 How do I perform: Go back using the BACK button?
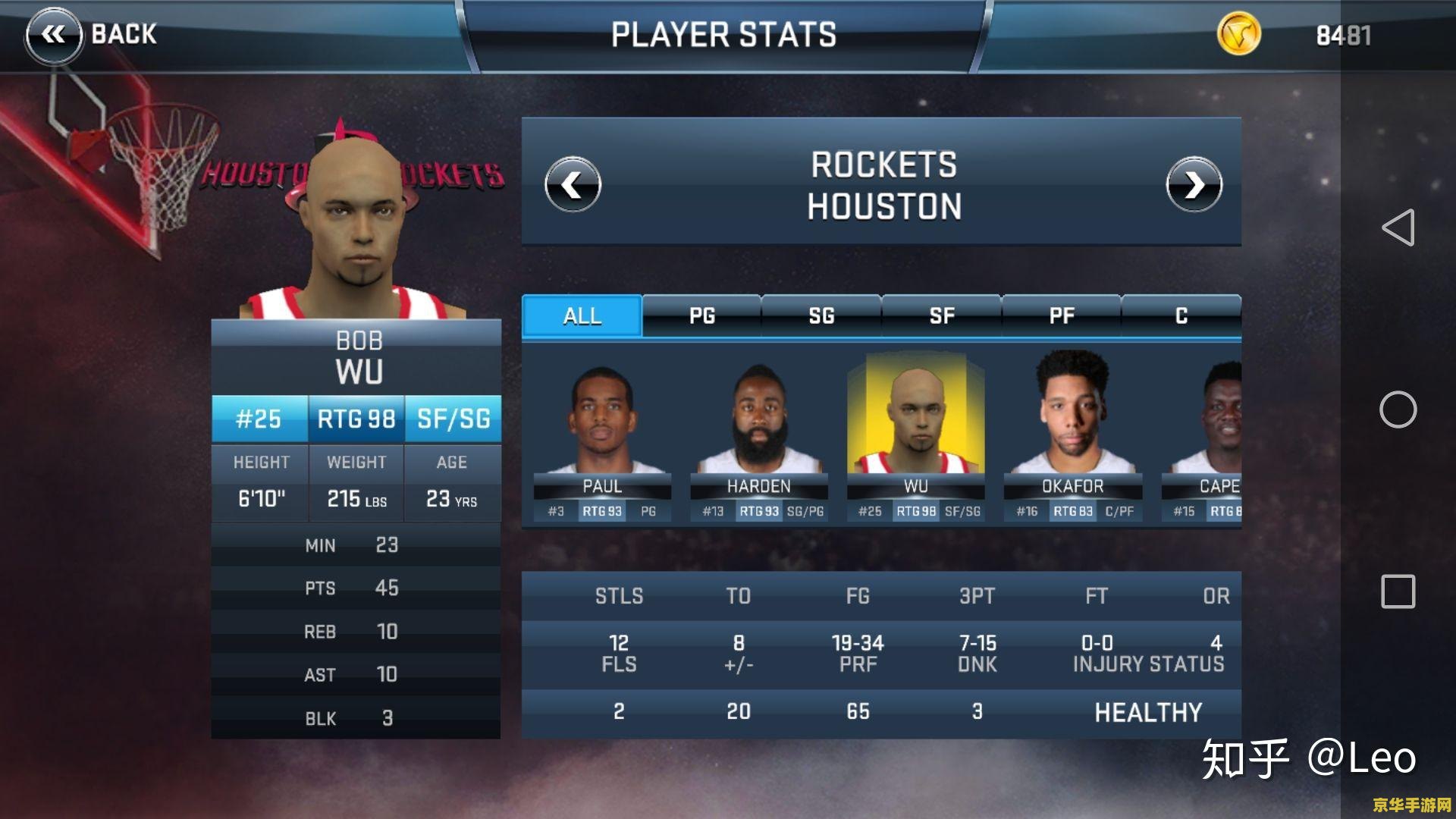pyautogui.click(x=93, y=34)
